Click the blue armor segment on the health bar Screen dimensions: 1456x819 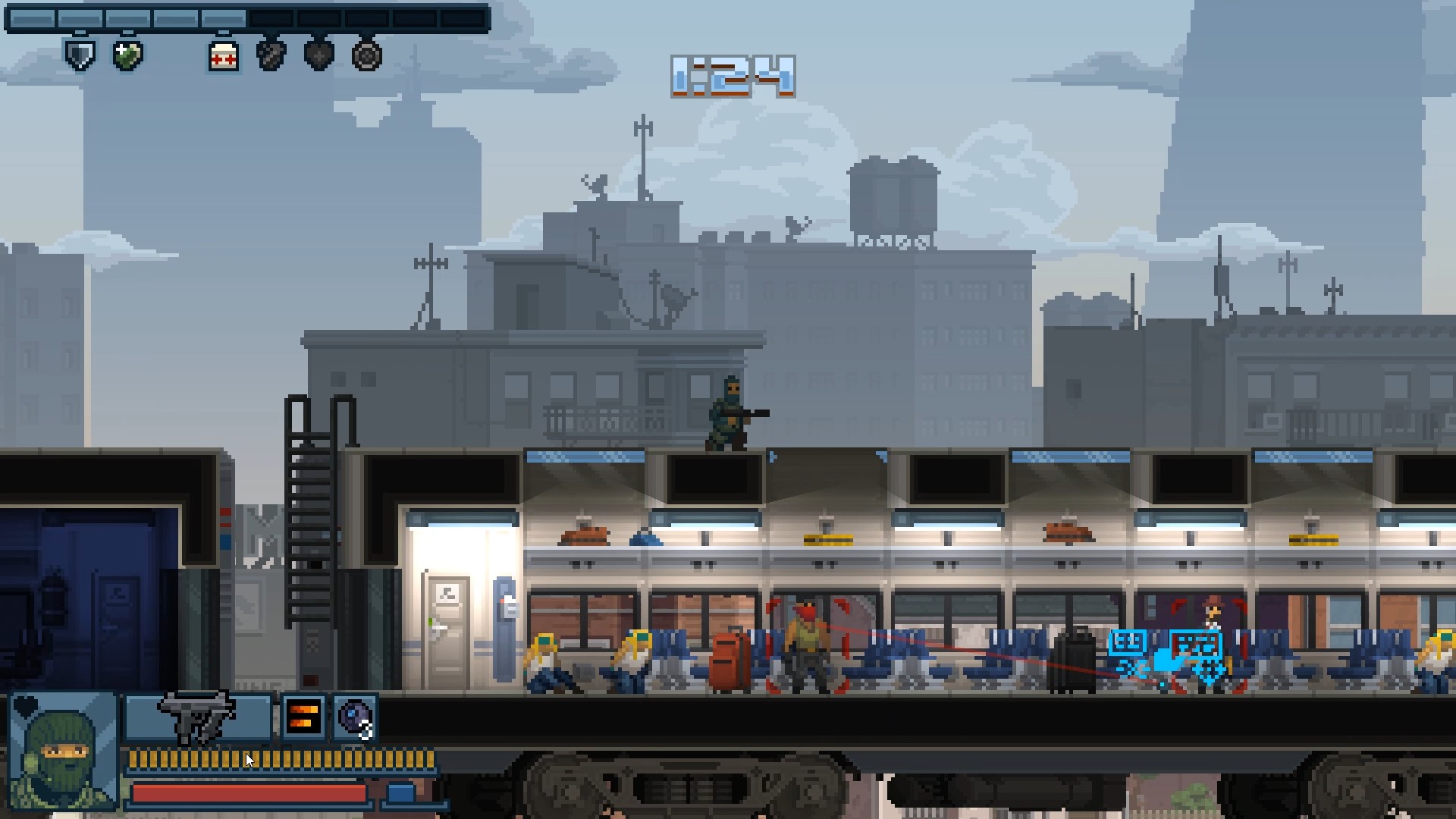[x=400, y=791]
